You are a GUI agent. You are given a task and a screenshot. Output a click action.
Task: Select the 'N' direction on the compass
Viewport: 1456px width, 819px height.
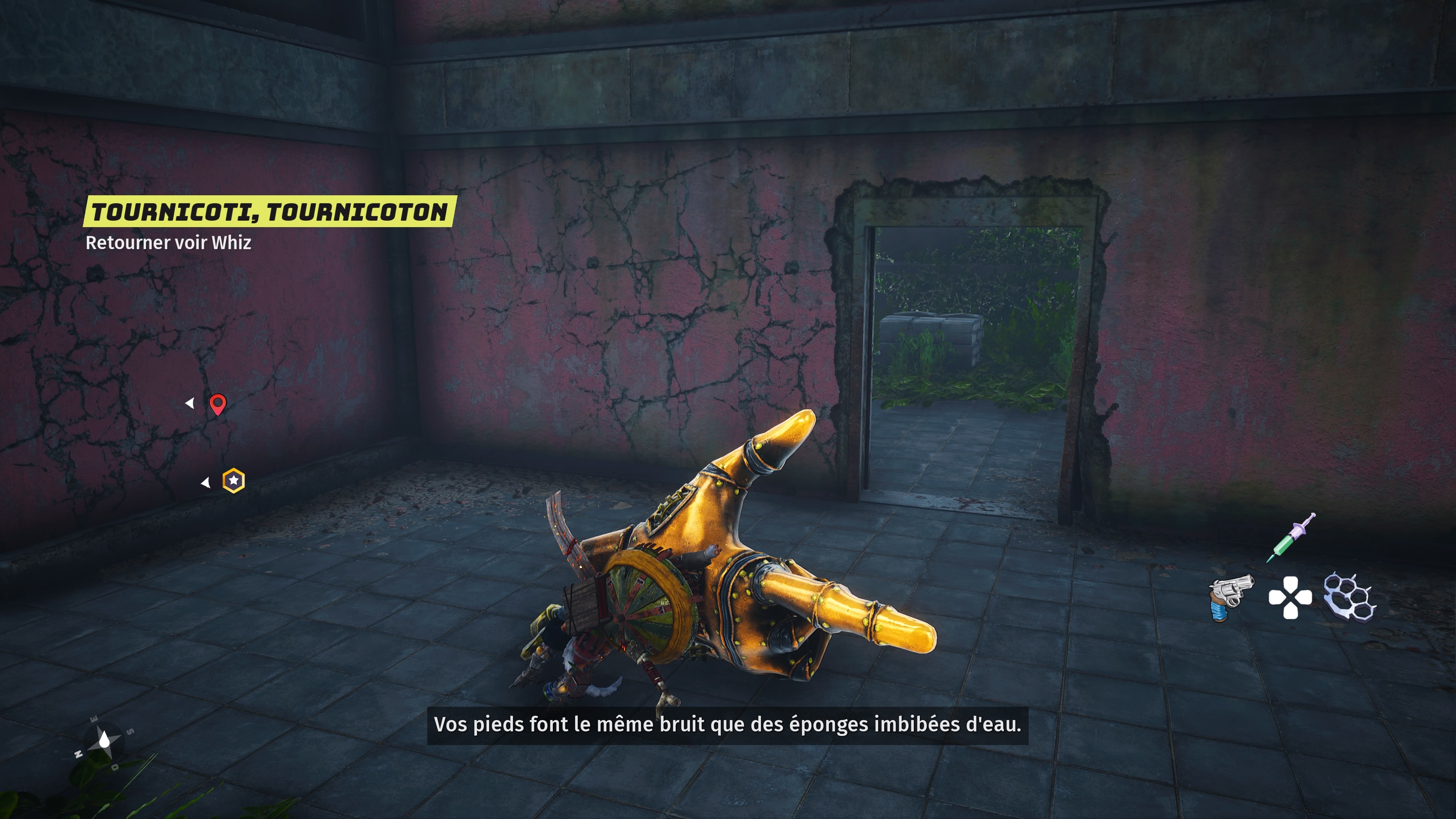coord(78,754)
